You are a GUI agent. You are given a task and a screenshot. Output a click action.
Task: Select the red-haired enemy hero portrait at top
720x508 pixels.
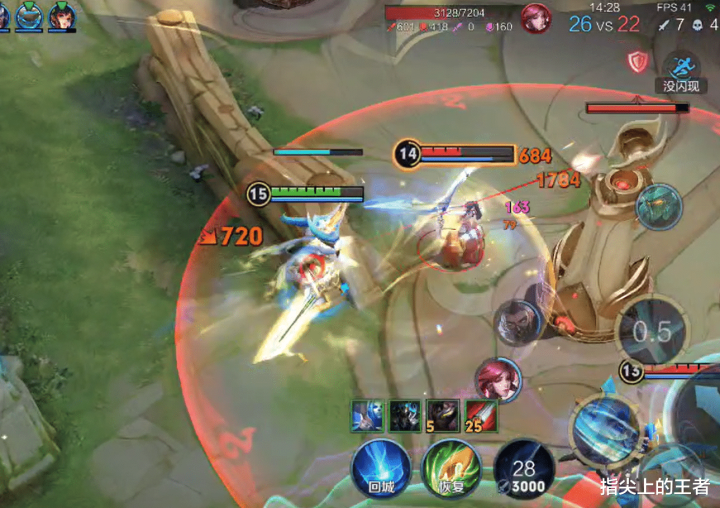click(536, 18)
